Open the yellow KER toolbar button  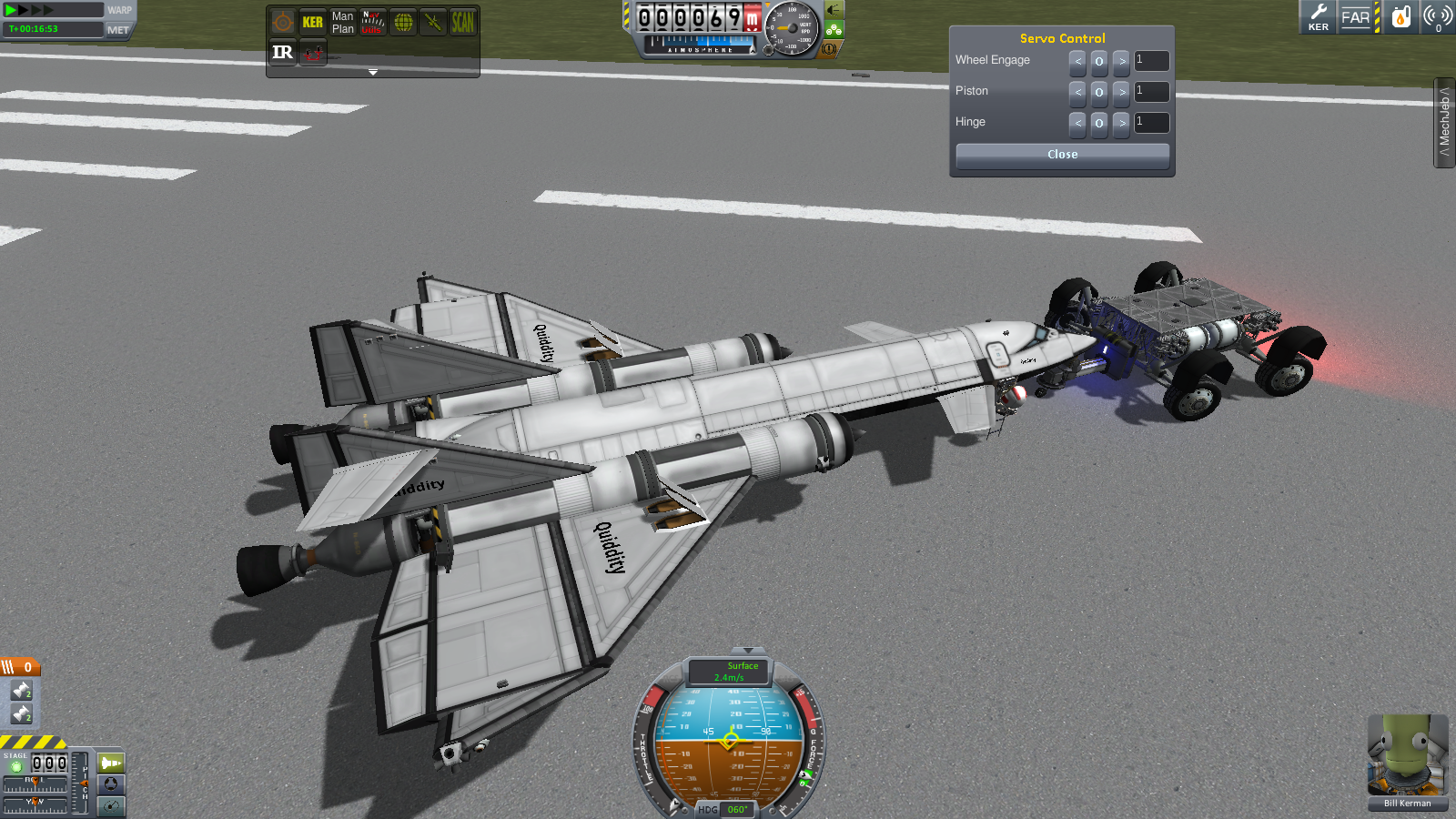point(312,23)
